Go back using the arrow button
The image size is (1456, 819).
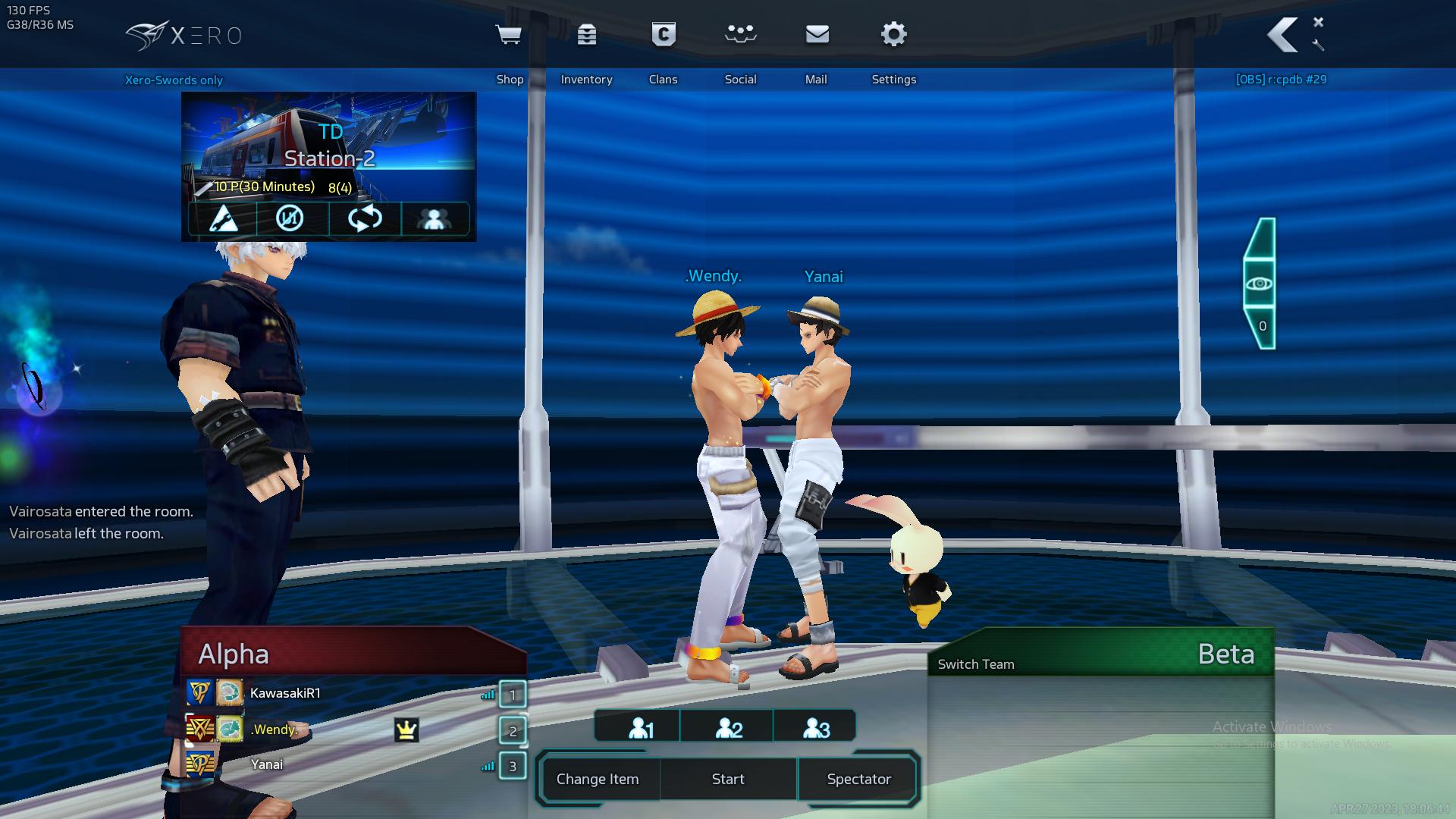[1283, 36]
